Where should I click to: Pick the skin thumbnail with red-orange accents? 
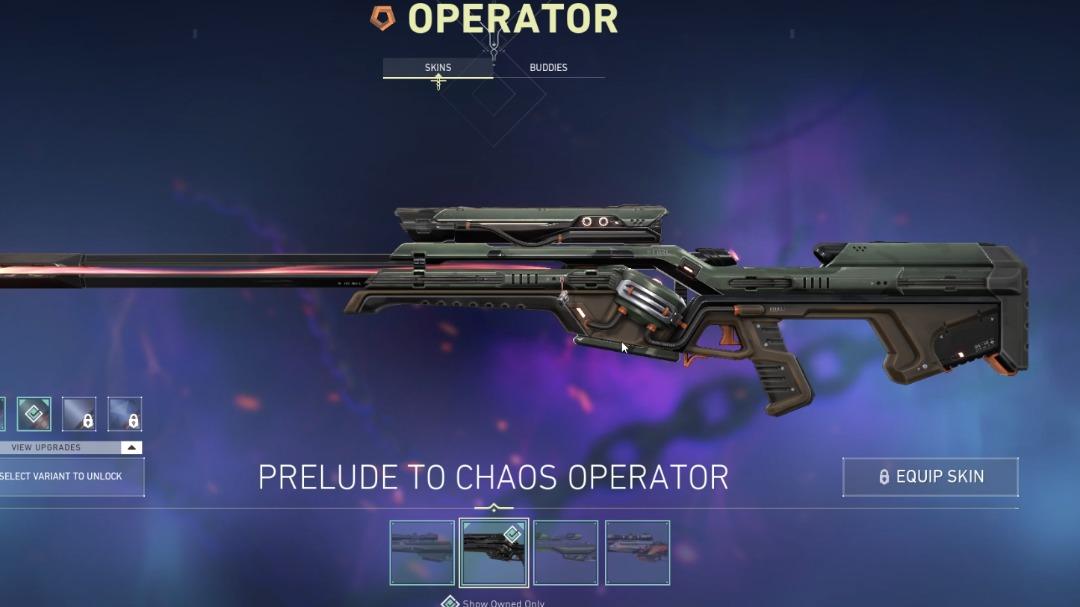tap(637, 552)
